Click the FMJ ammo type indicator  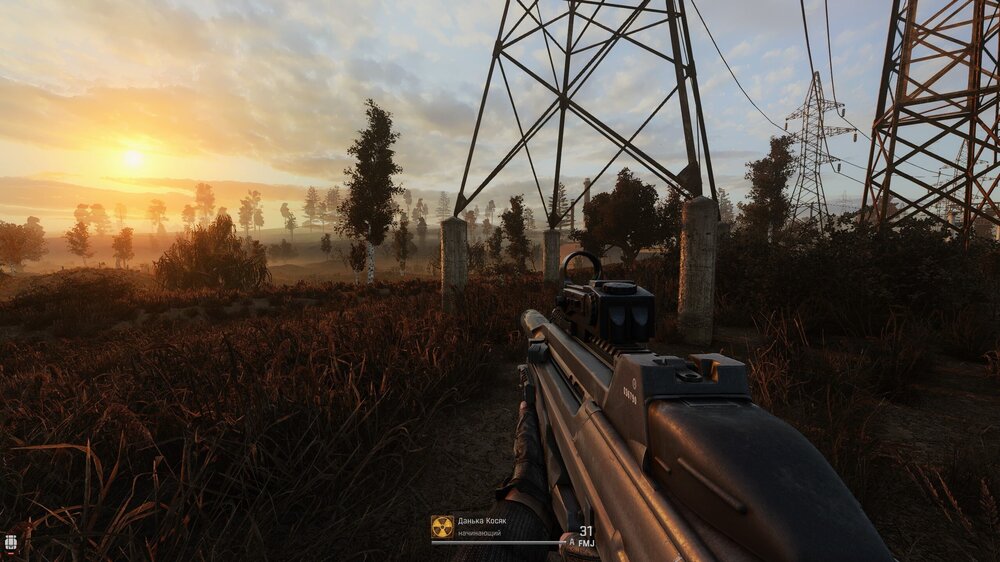click(x=586, y=543)
